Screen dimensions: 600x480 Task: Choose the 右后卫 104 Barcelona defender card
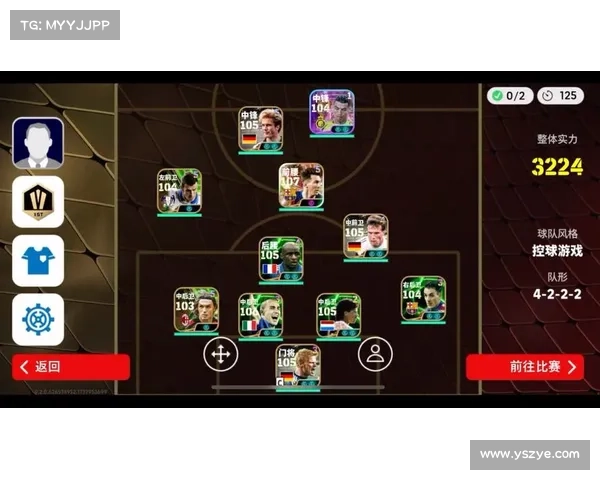point(423,299)
